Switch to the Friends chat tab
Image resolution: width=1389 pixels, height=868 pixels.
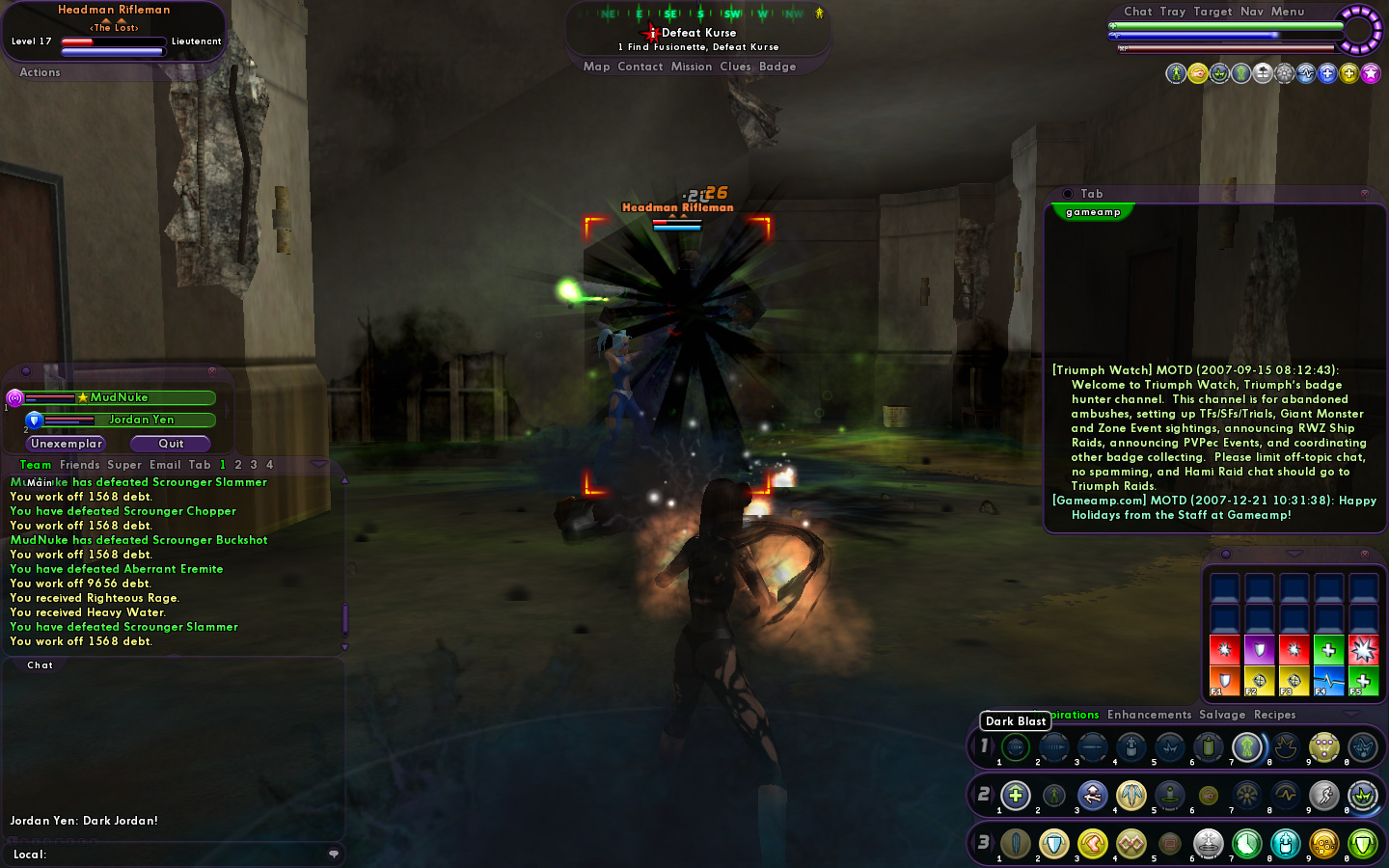[x=79, y=465]
